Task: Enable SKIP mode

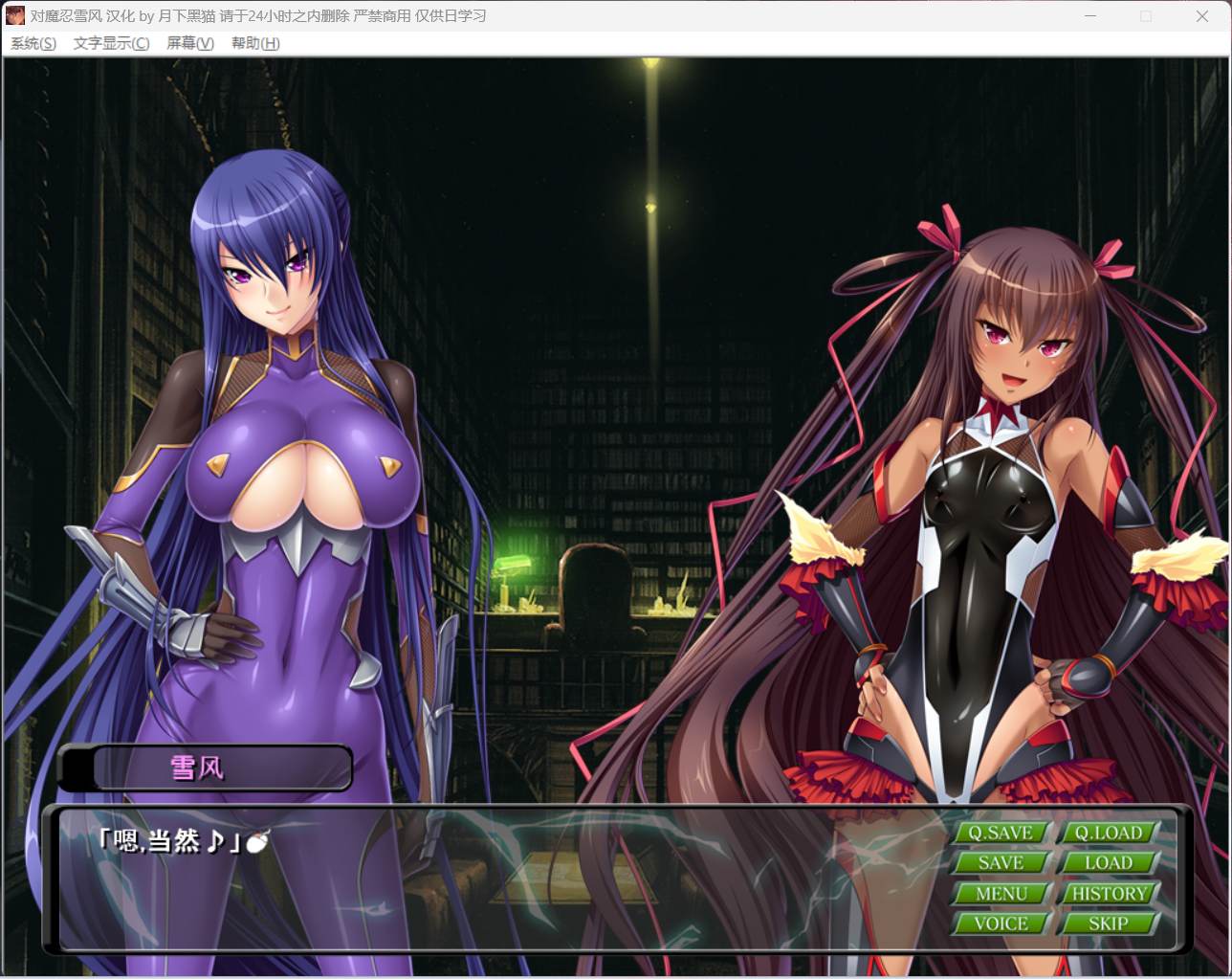Action: click(x=1109, y=923)
